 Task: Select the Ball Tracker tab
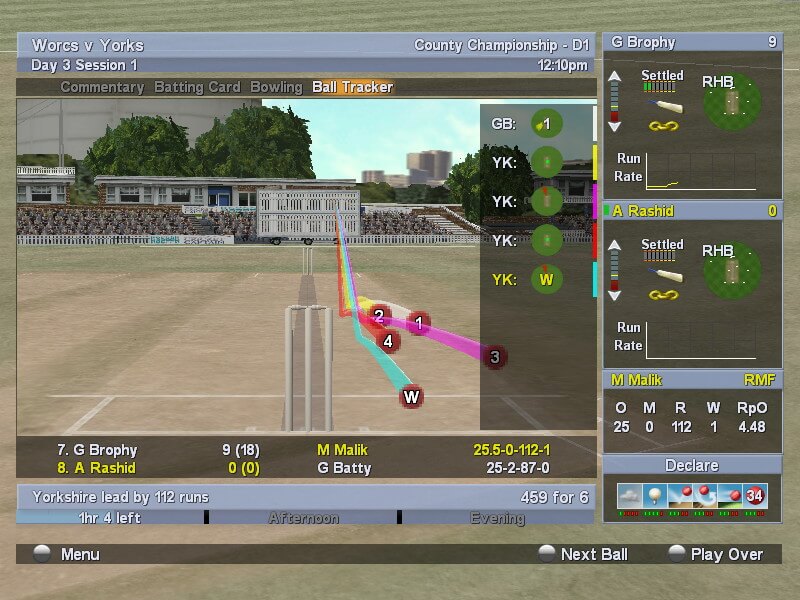[x=352, y=87]
